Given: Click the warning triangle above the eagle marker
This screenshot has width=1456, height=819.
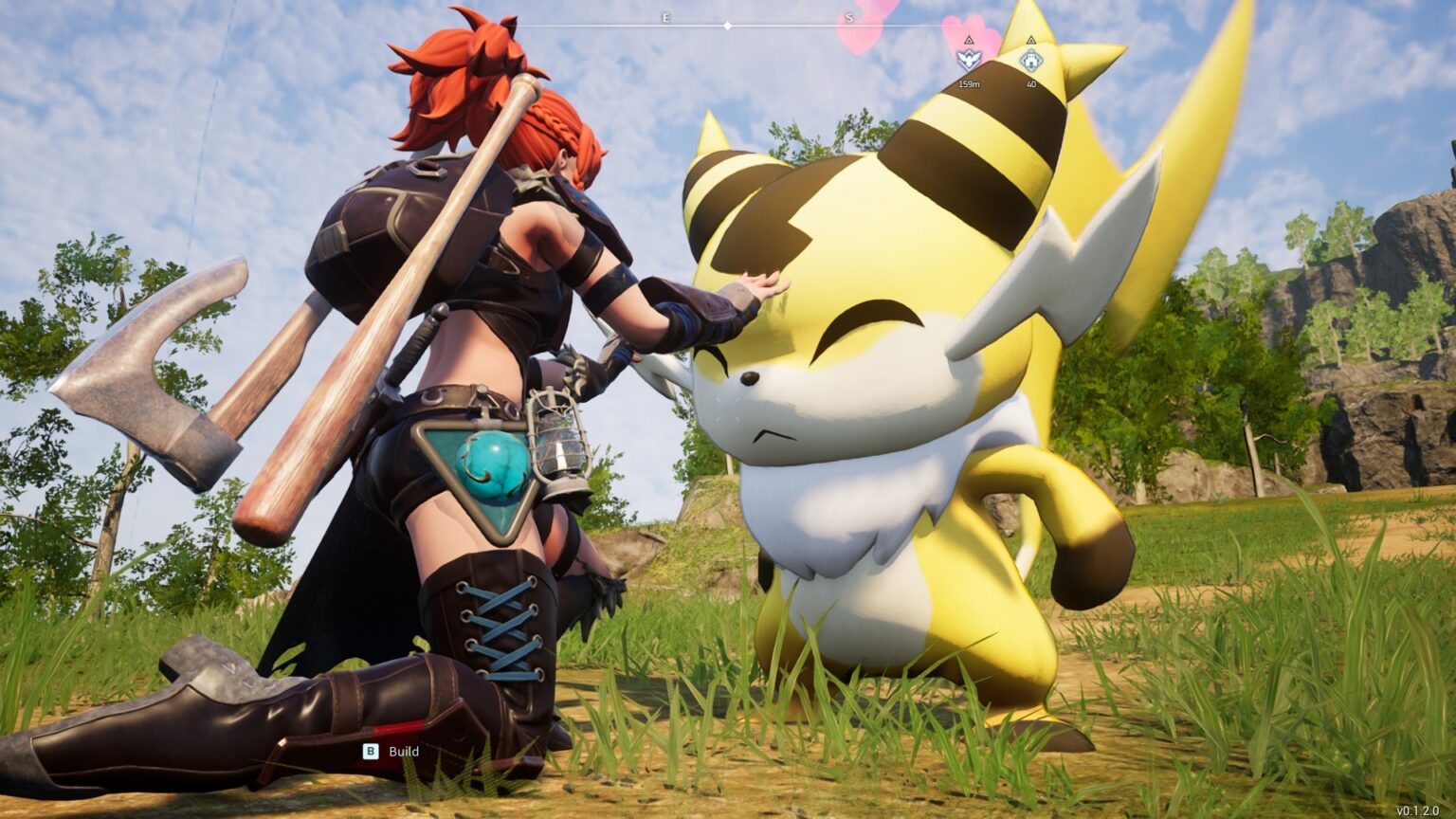Looking at the screenshot, I should click(x=968, y=40).
